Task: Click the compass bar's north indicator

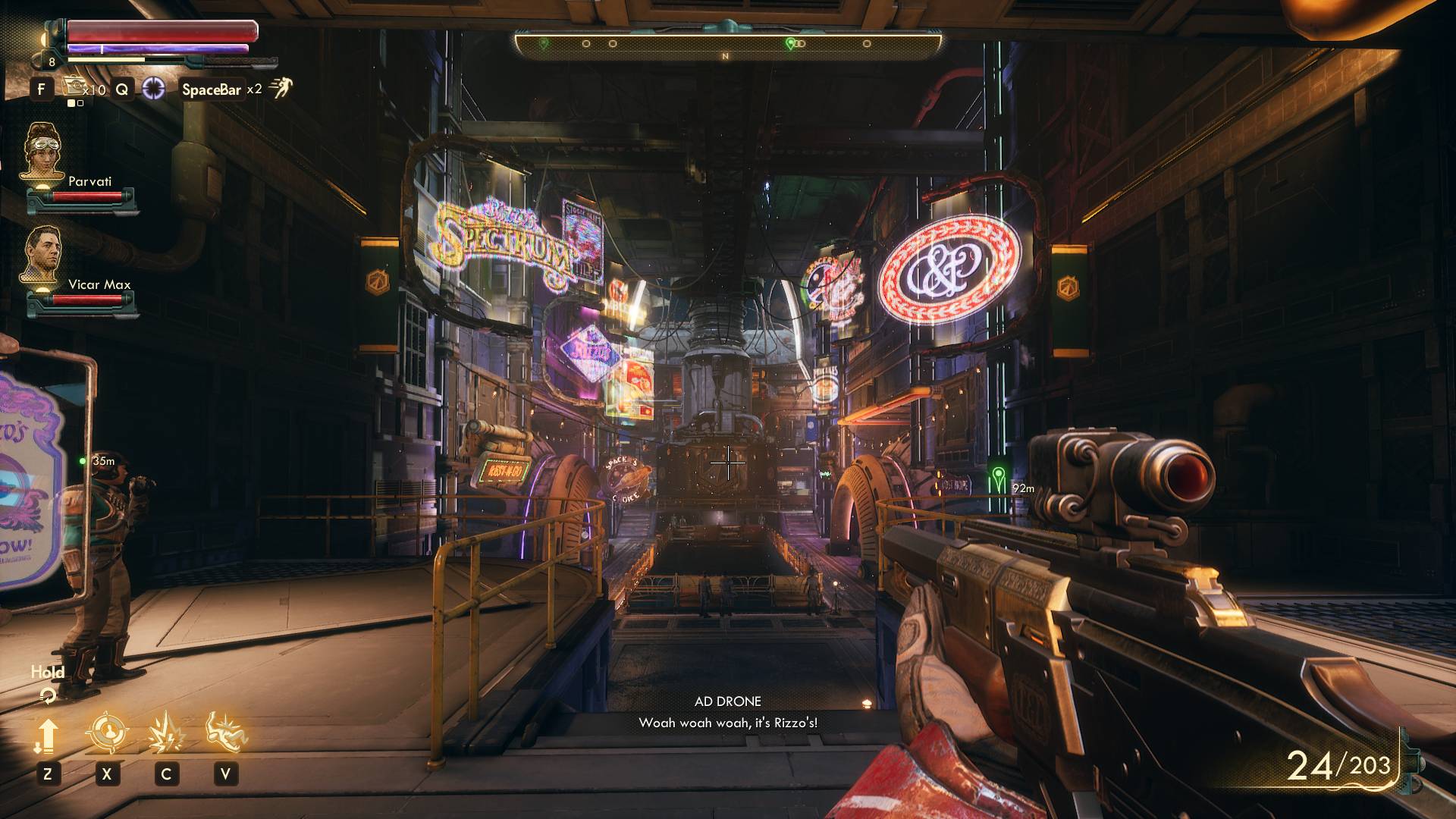Action: (726, 56)
